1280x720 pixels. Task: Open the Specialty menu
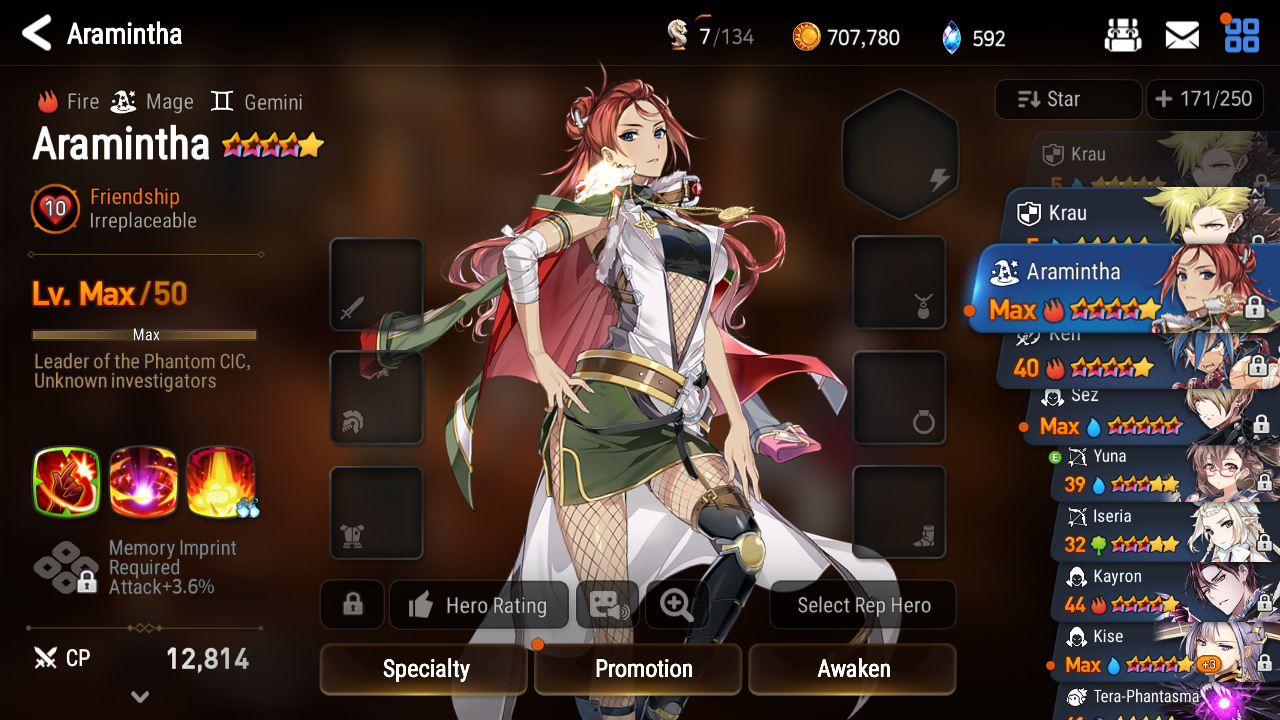(x=424, y=669)
